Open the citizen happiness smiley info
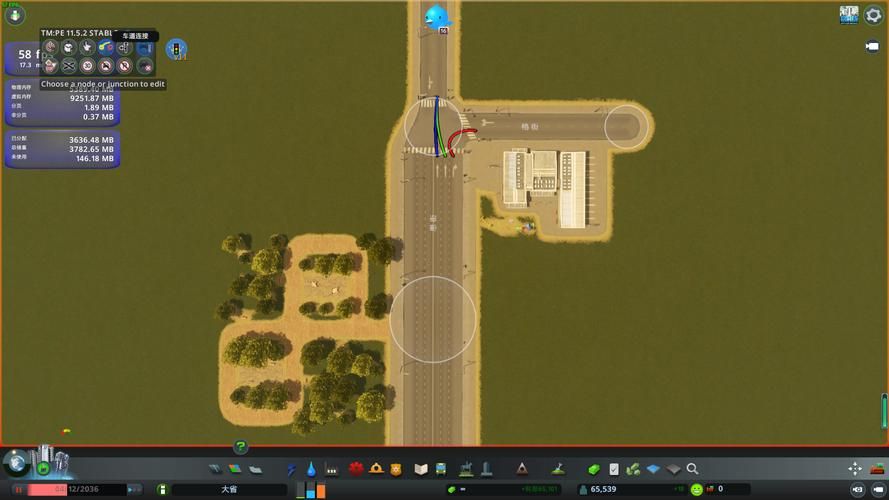The height and width of the screenshot is (500, 889). click(697, 489)
